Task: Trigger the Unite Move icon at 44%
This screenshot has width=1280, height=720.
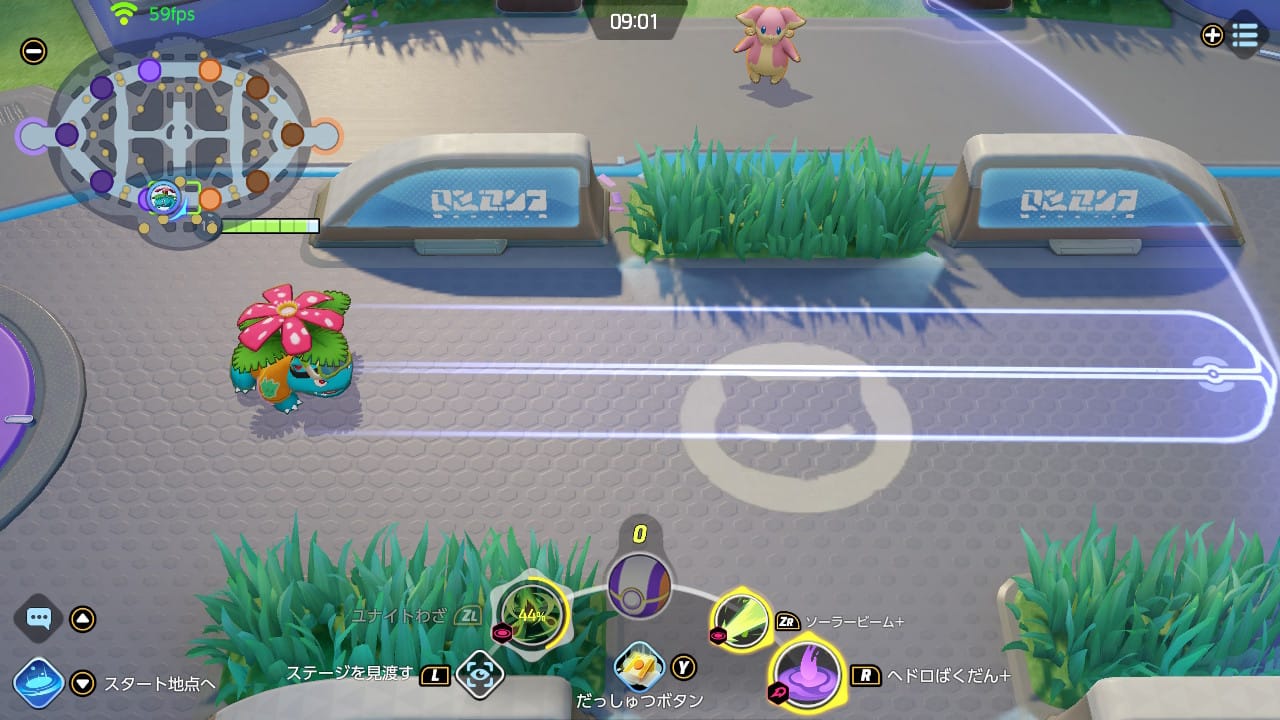Action: tap(531, 614)
